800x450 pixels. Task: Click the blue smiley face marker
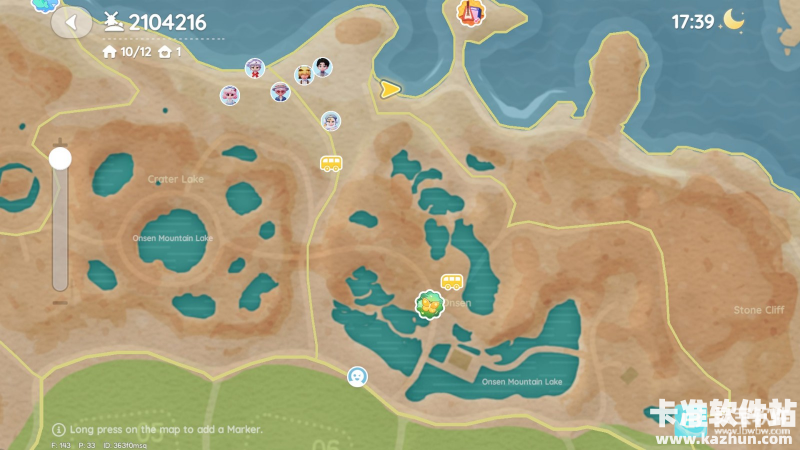coord(357,376)
